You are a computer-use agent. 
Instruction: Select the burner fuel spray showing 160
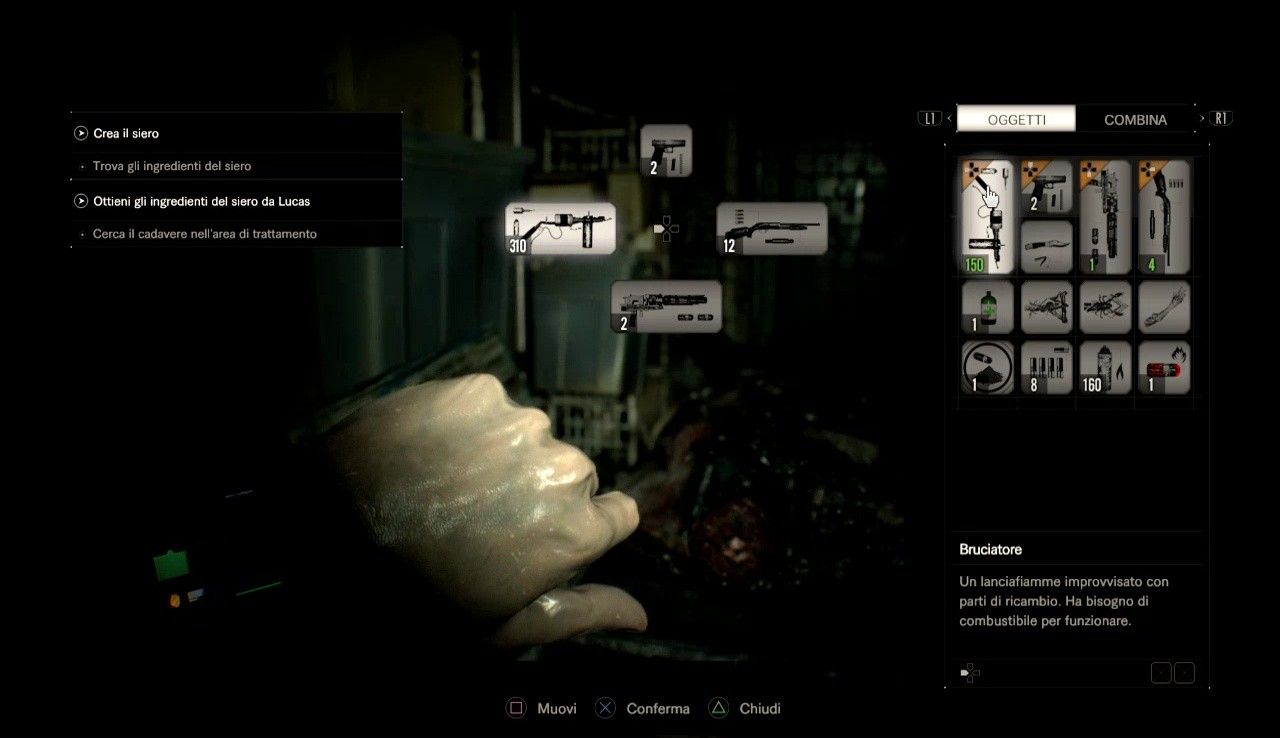[x=1105, y=367]
